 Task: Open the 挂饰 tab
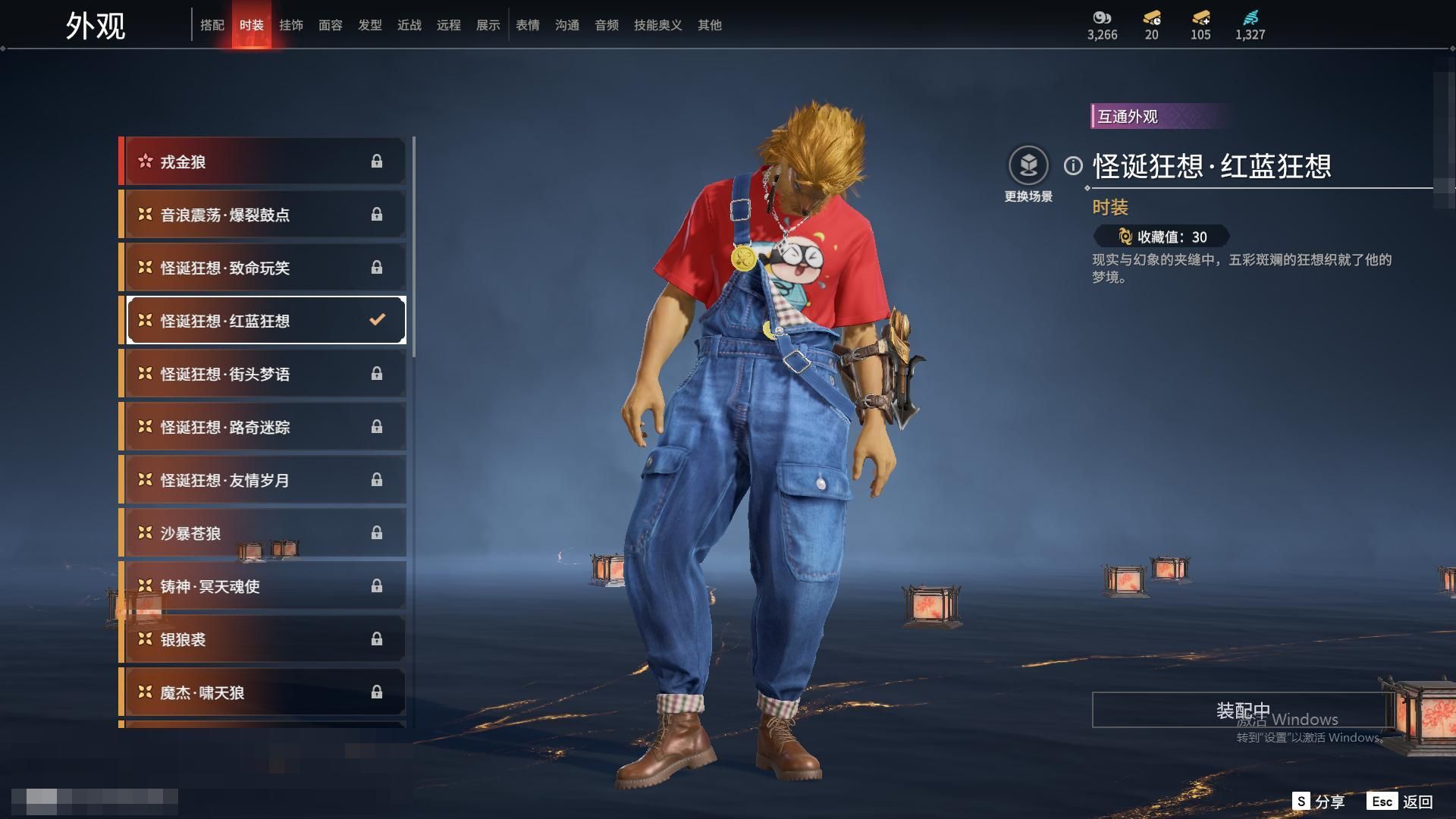[291, 25]
